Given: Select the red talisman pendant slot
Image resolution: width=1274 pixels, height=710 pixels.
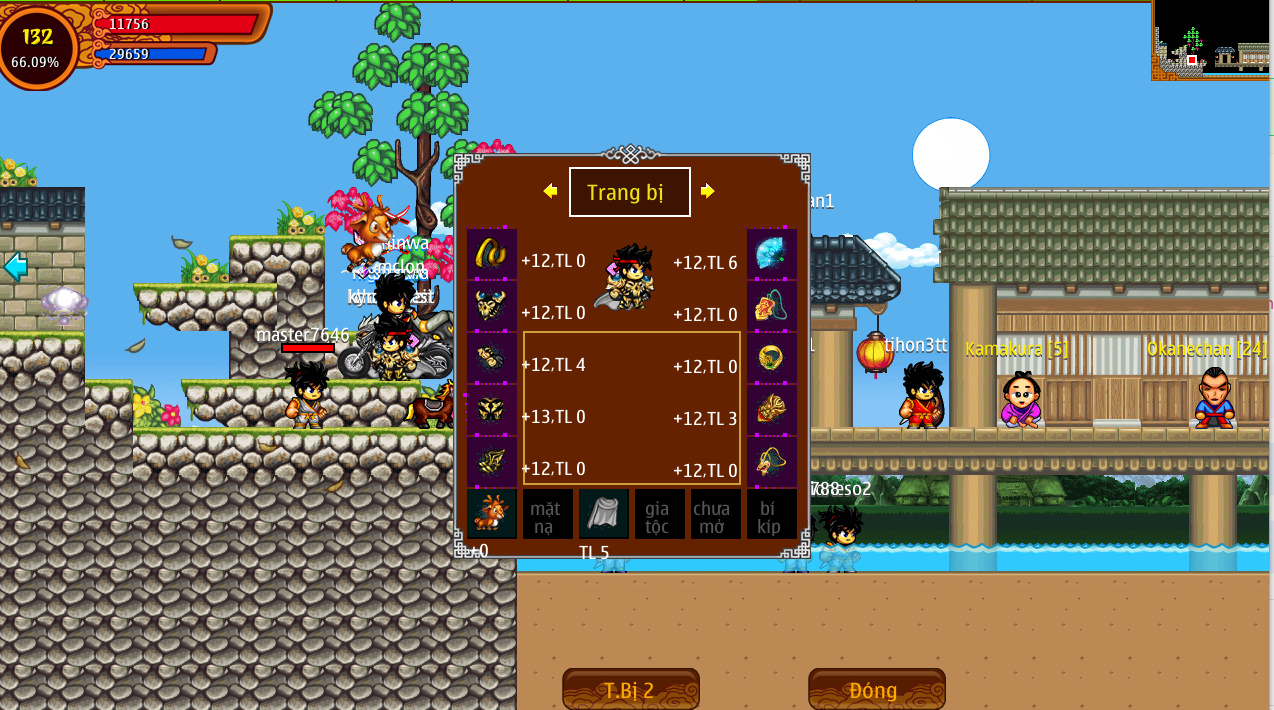Looking at the screenshot, I should coord(772,306).
